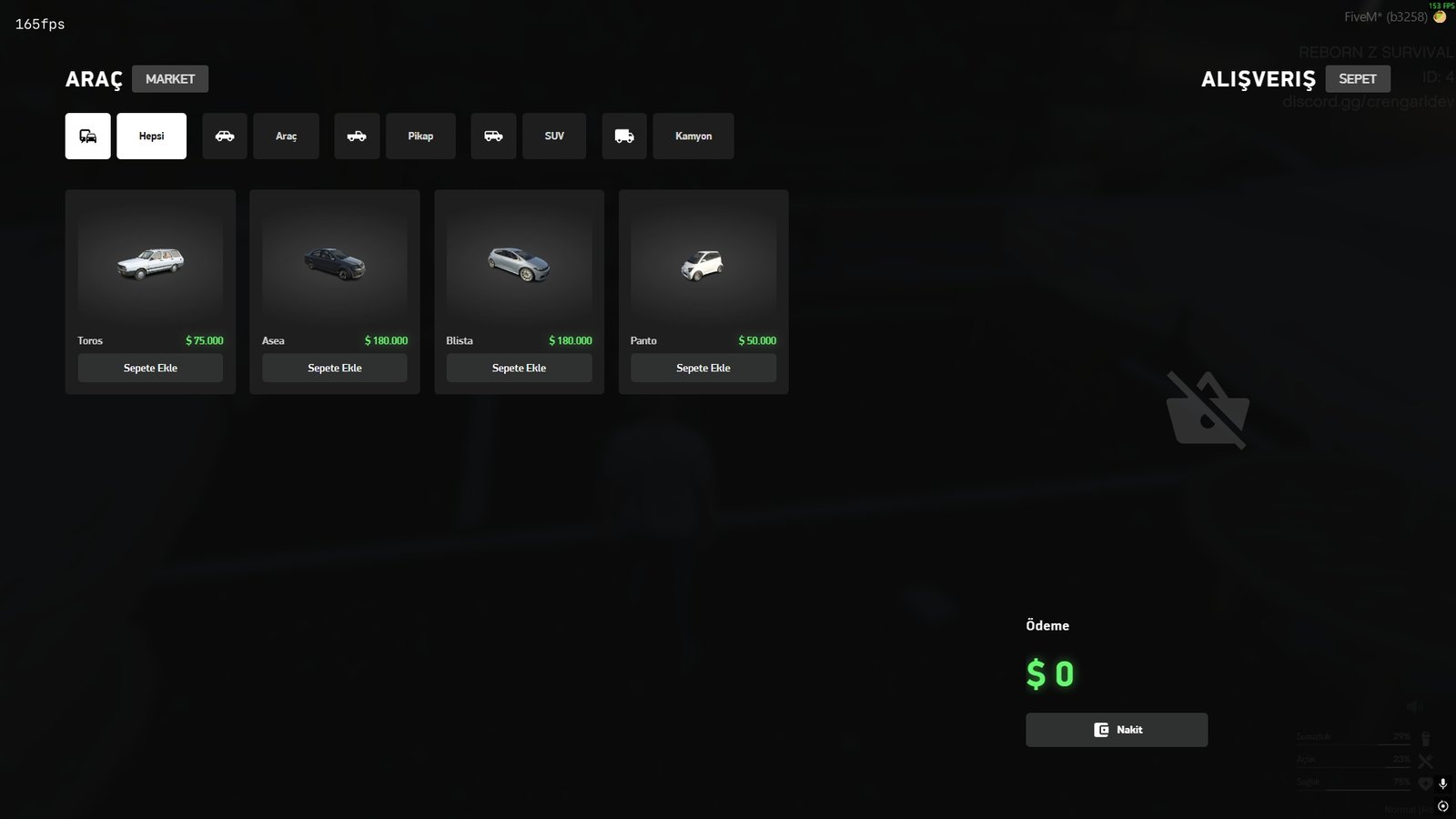Select the white Toros car thumbnail
The width and height of the screenshot is (1456, 819).
click(x=150, y=264)
